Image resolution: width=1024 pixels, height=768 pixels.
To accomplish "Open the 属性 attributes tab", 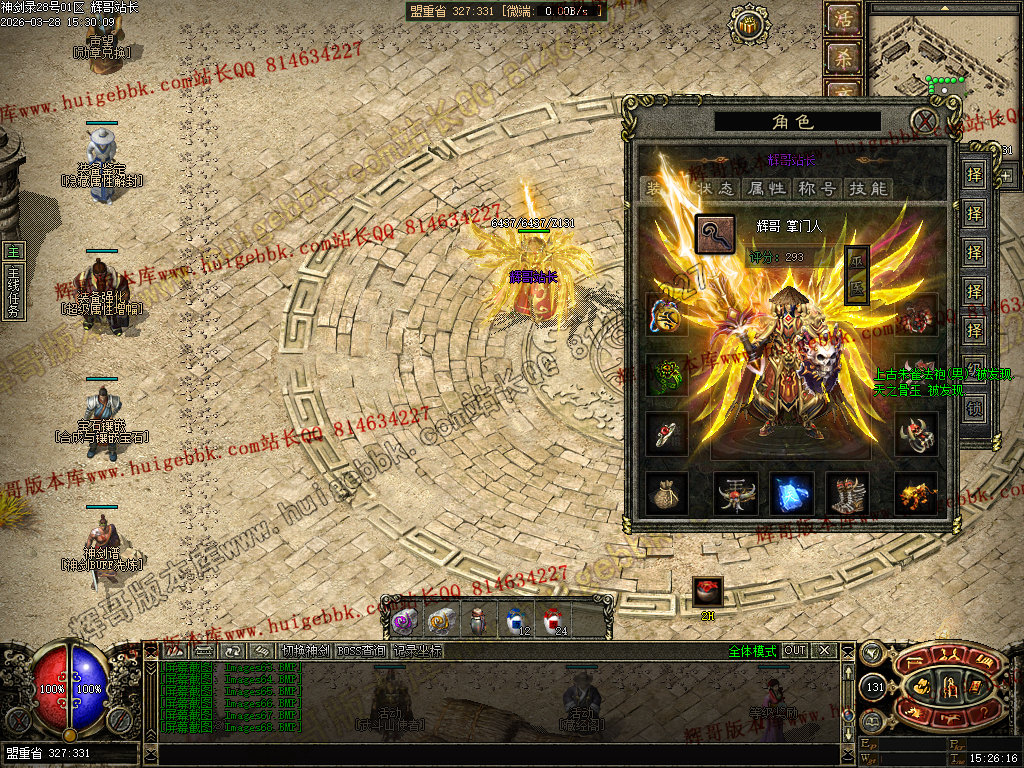I will 767,188.
